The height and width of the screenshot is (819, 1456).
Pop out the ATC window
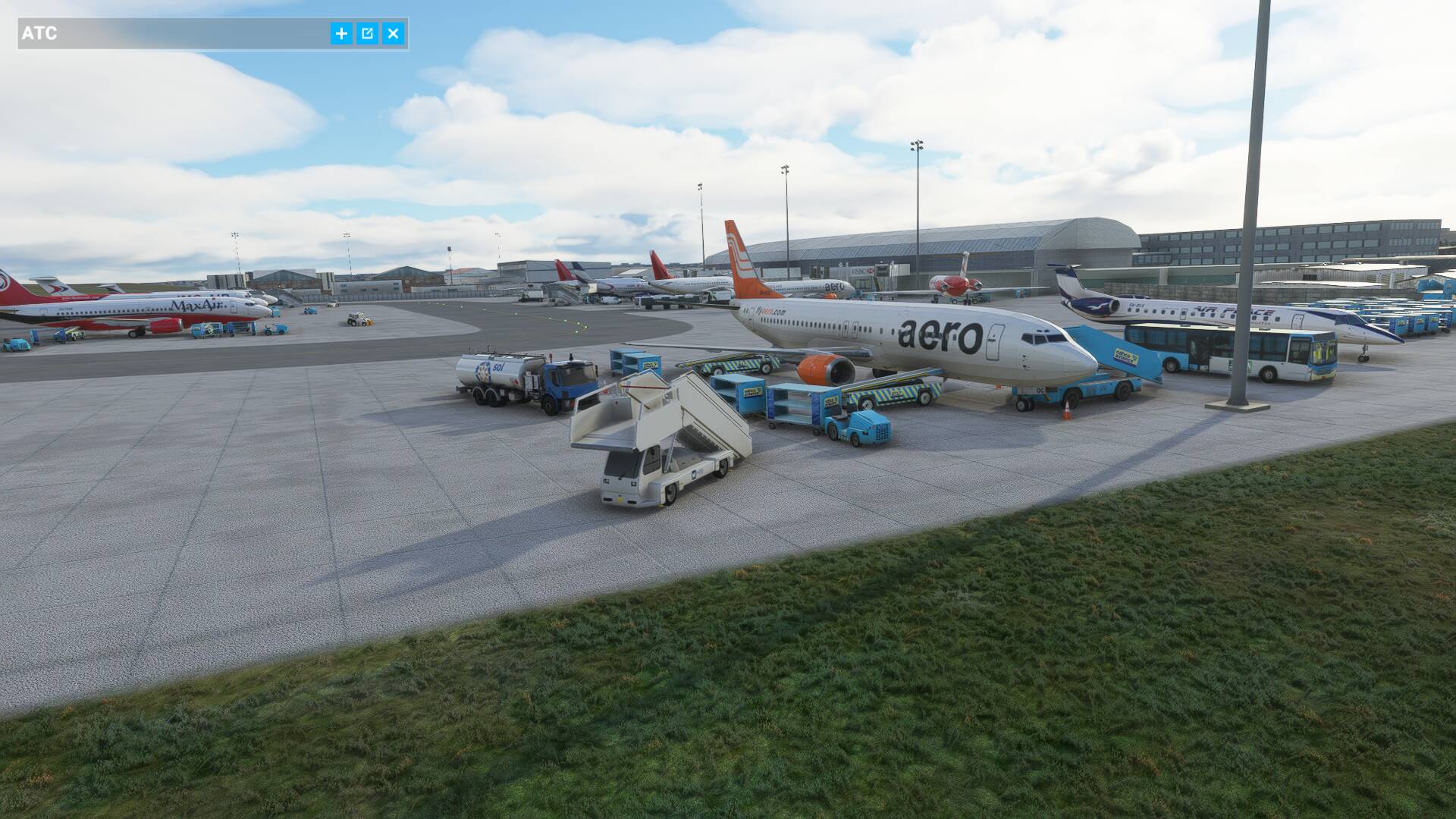pos(367,33)
